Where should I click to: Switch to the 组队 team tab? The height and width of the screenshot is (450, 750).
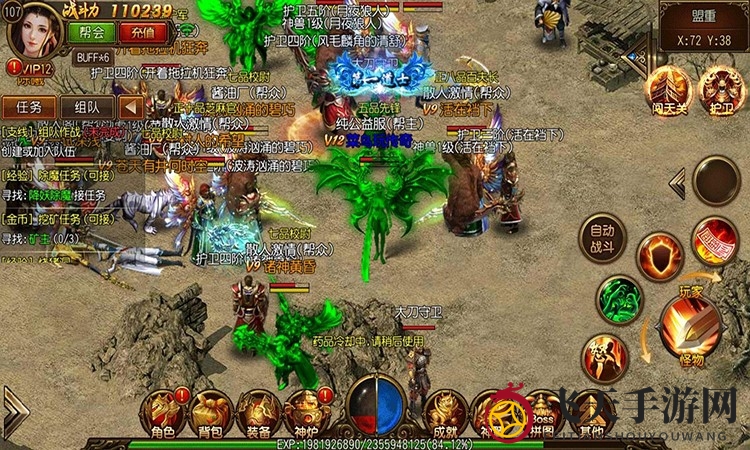[87, 107]
